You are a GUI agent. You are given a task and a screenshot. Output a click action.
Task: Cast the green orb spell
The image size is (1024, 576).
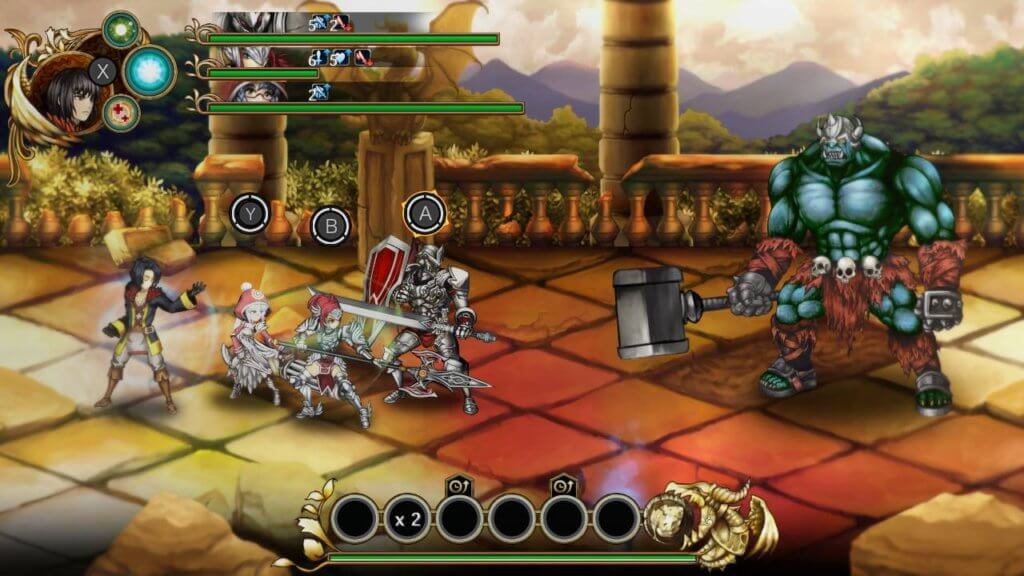pos(121,29)
